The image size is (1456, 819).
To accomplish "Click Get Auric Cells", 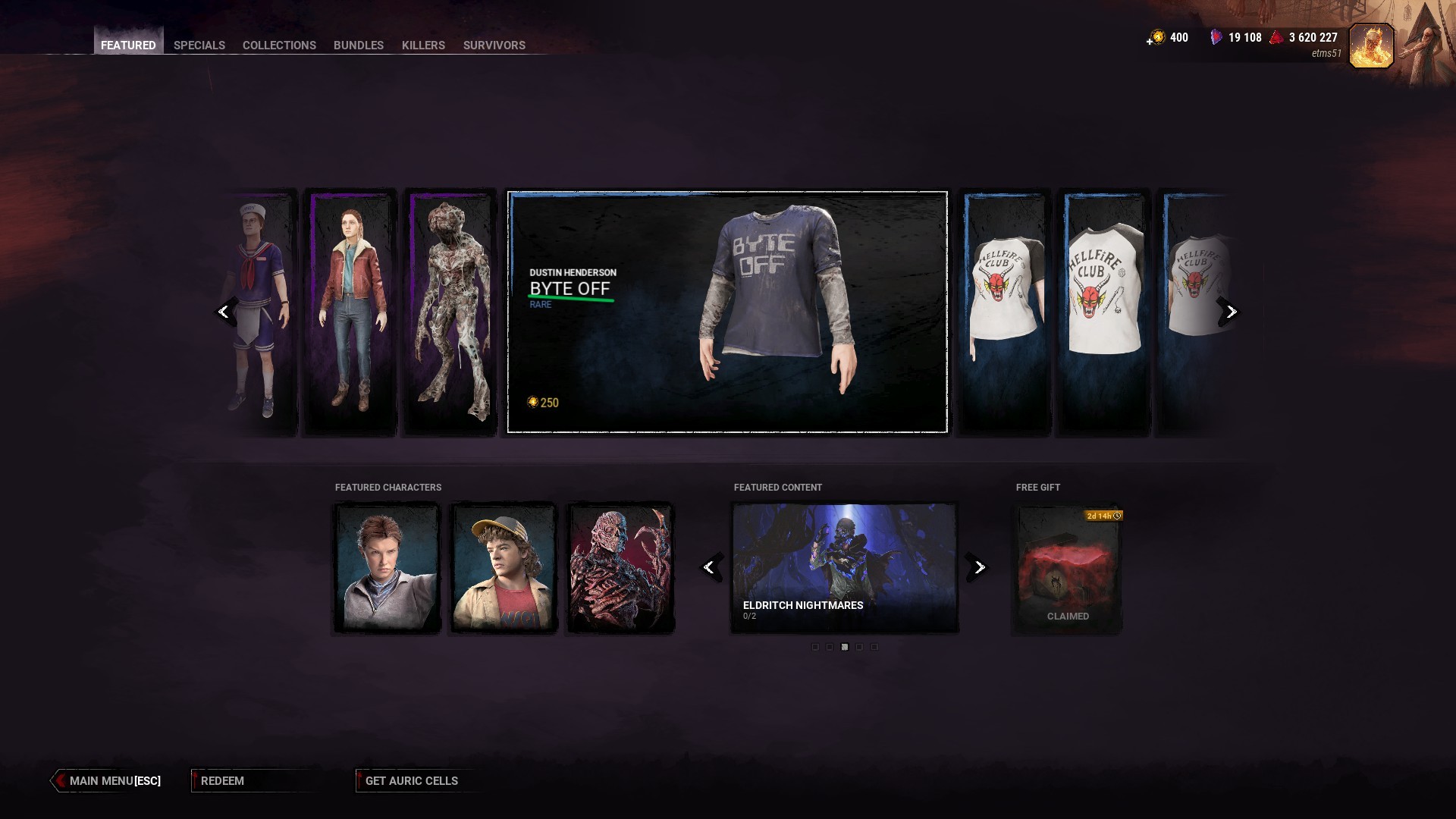I will coord(411,781).
